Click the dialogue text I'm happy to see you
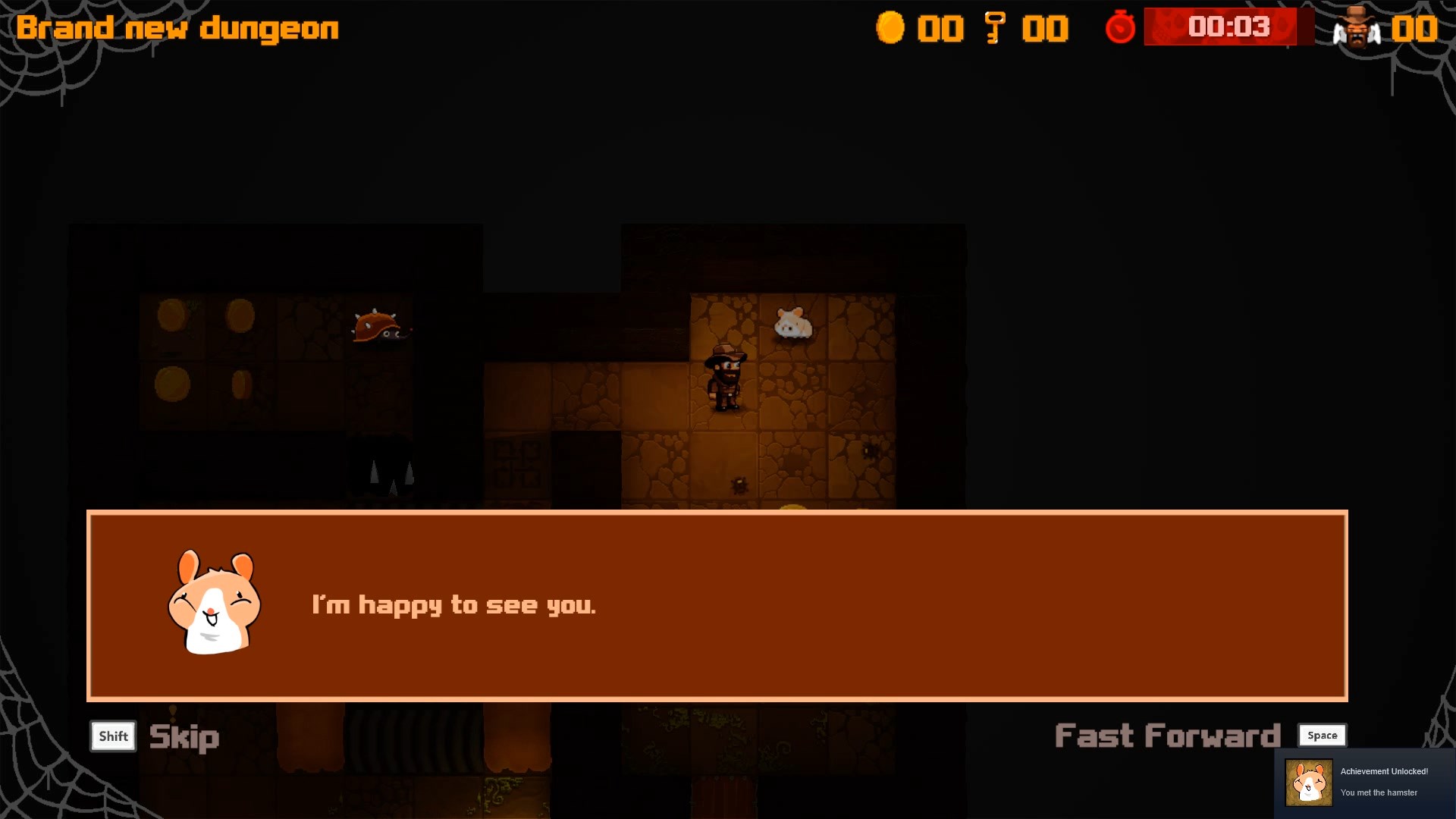Screen dimensions: 1456x819 point(453,604)
